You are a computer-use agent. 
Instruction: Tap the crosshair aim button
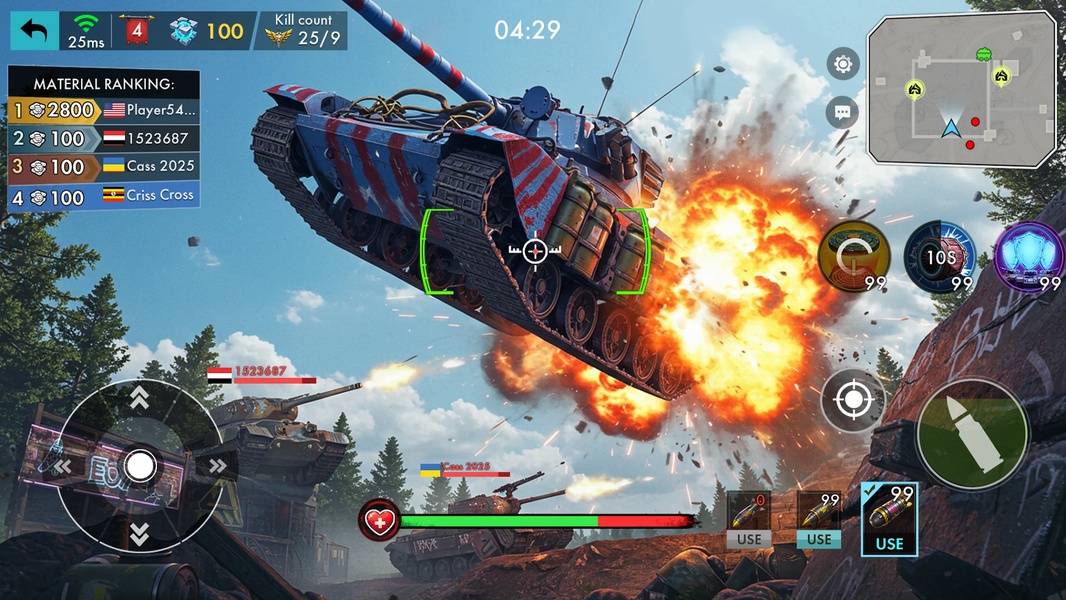[853, 401]
